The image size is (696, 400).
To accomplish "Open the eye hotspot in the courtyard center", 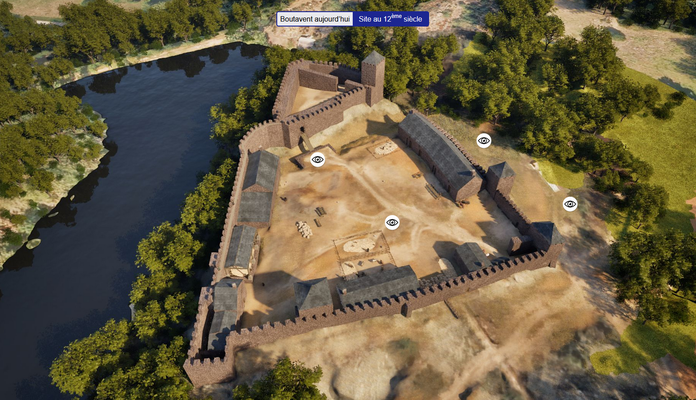I will 392,222.
